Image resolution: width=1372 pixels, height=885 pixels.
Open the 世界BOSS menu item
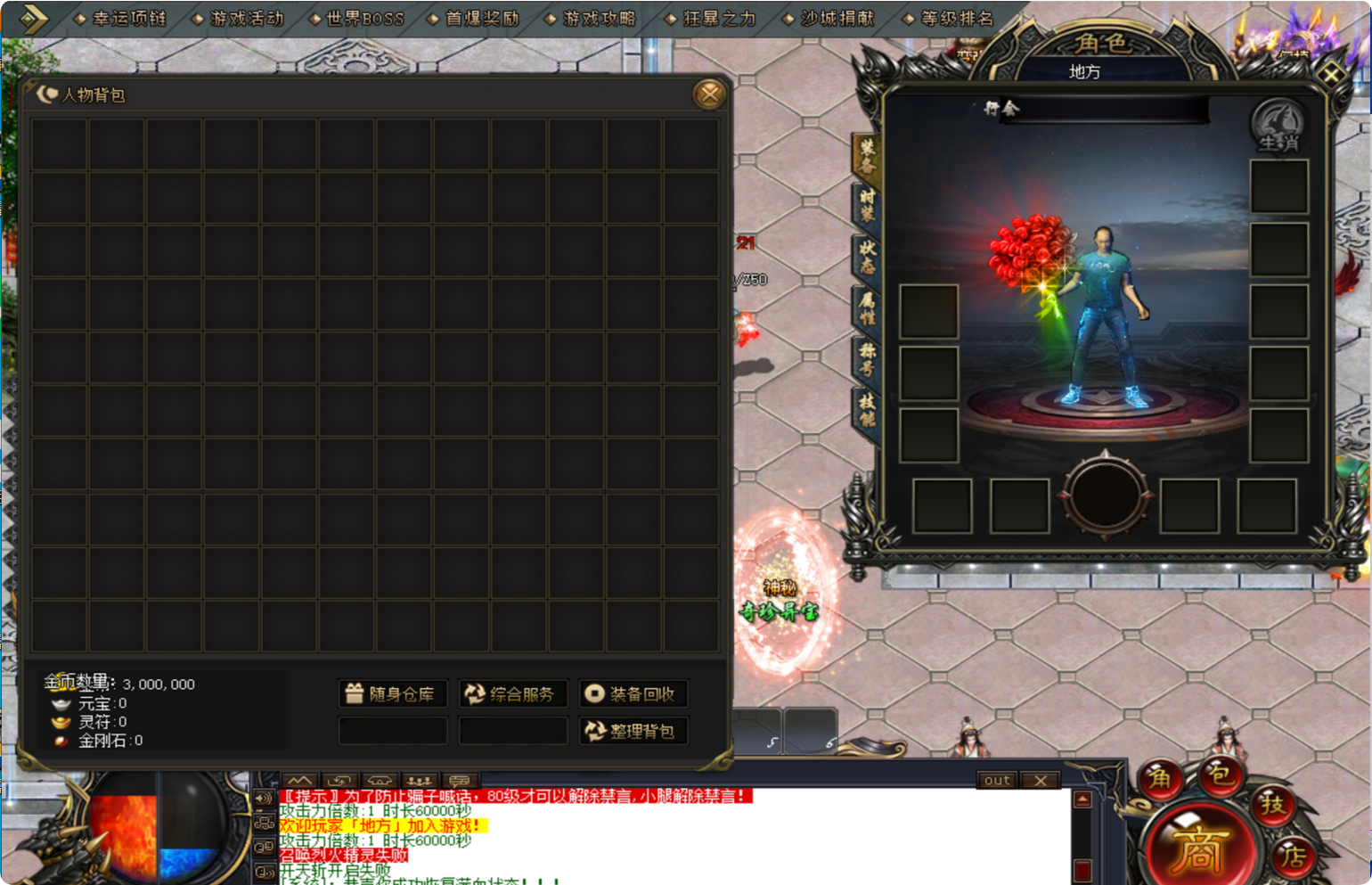(363, 16)
